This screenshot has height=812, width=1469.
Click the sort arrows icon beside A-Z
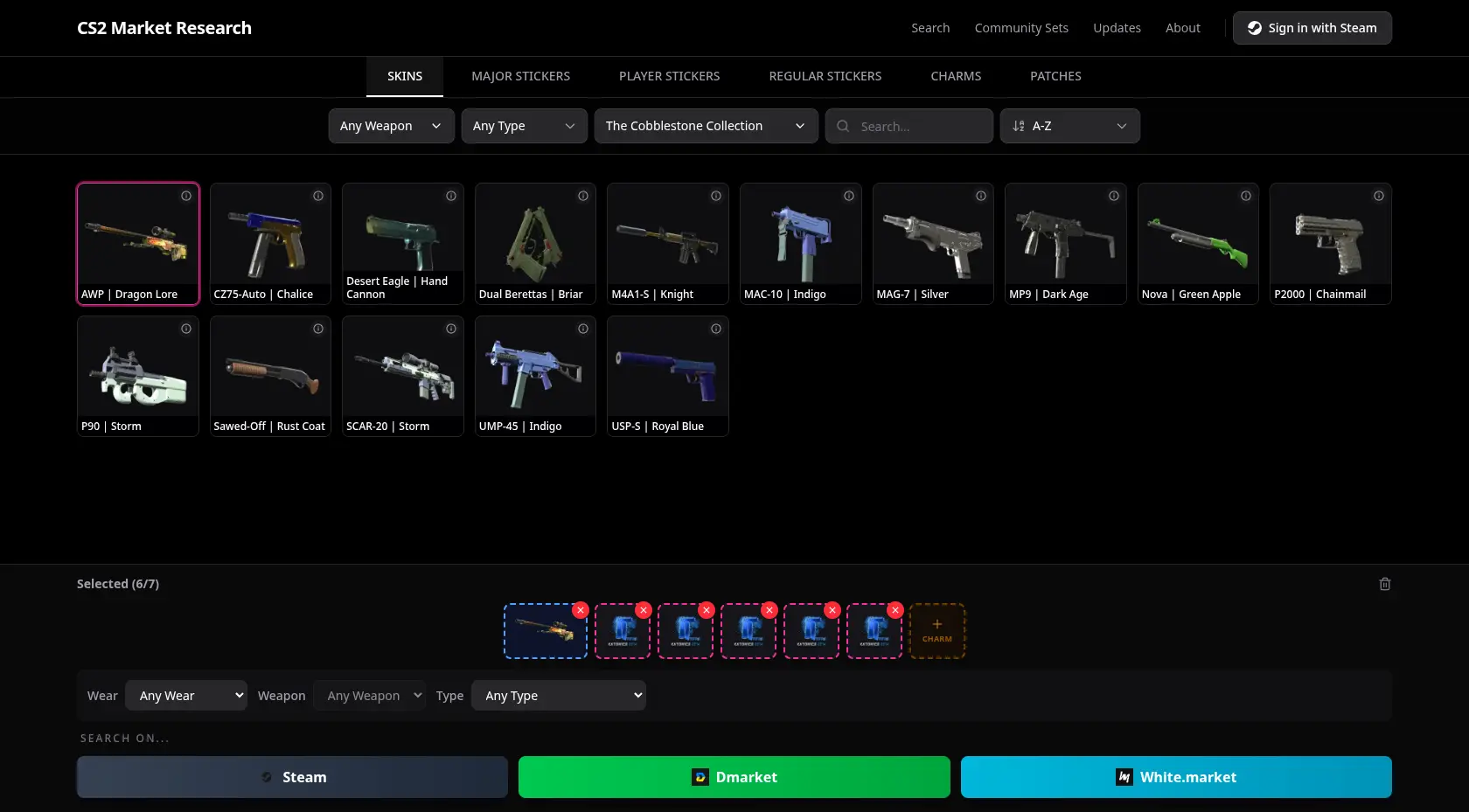[x=1018, y=126]
